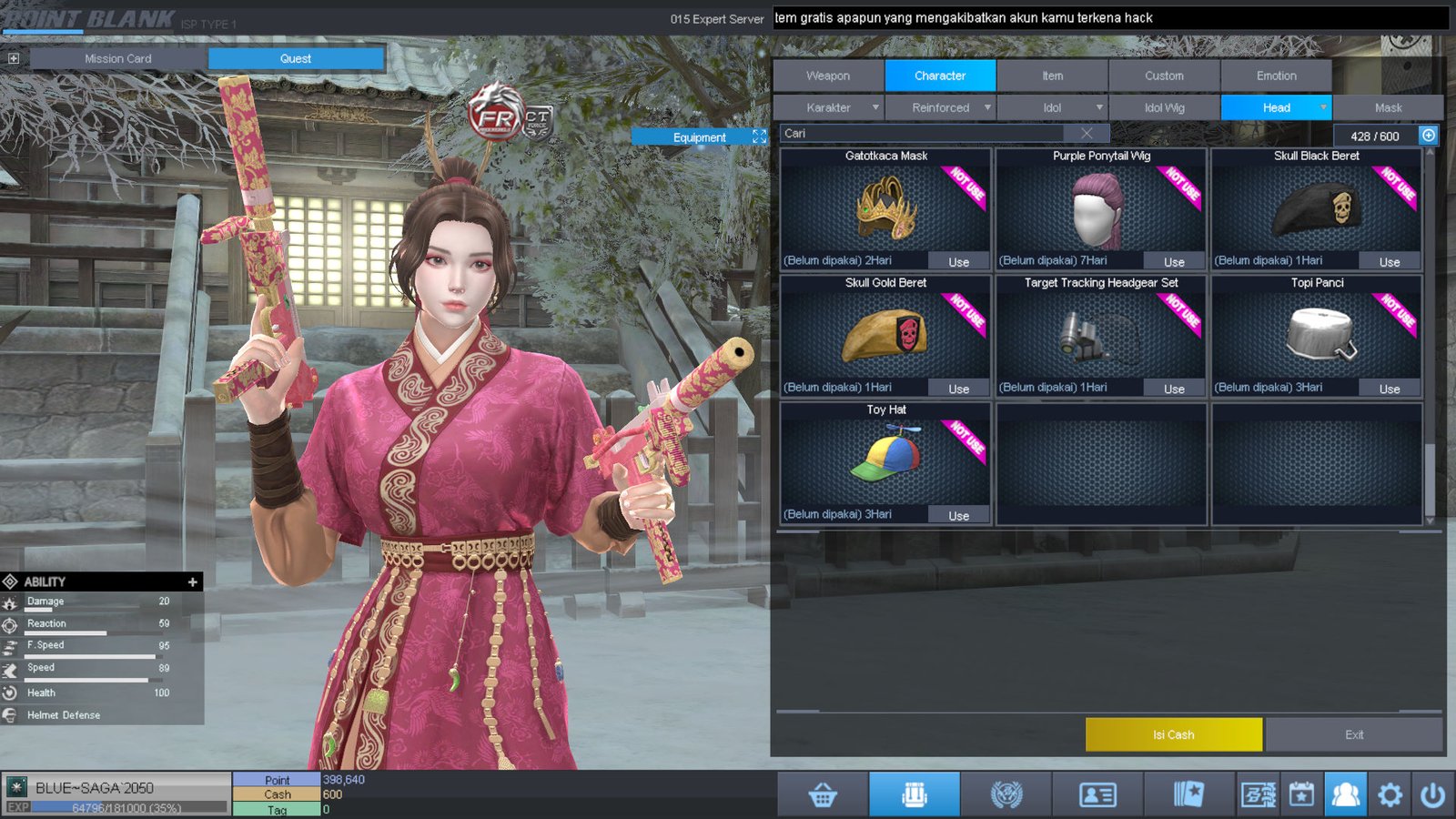Viewport: 1456px width, 819px height.
Task: Switch to the Weapon tab
Action: (x=828, y=76)
